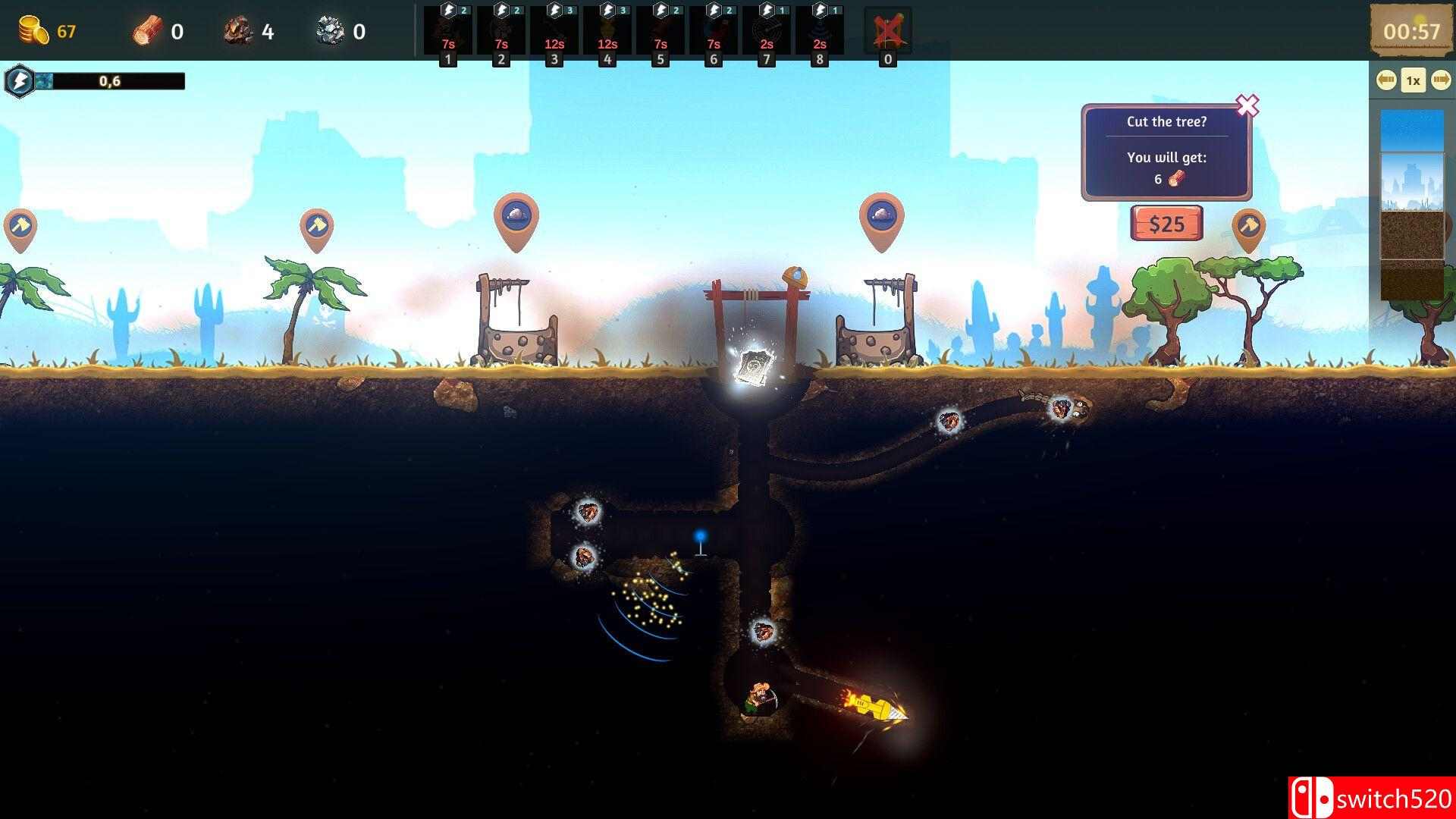1456x819 pixels.
Task: Click the energy progress bar showing 0,6
Action: (110, 80)
